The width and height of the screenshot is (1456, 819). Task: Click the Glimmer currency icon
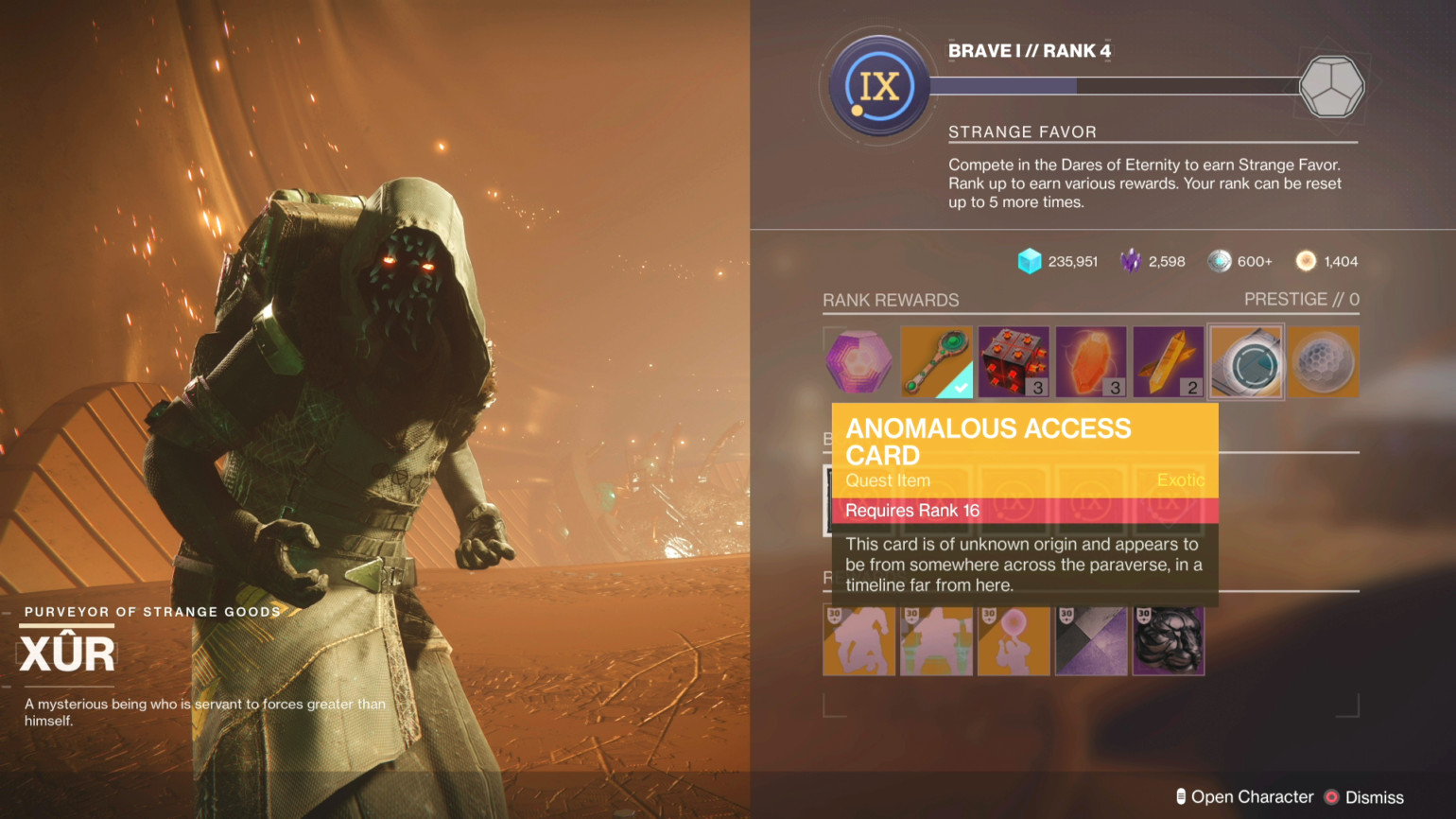click(1030, 261)
